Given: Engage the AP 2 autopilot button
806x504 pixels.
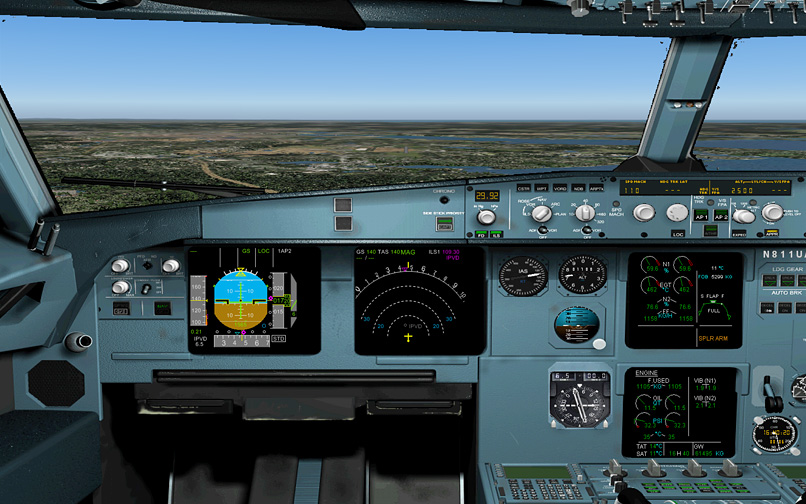Looking at the screenshot, I should (720, 215).
